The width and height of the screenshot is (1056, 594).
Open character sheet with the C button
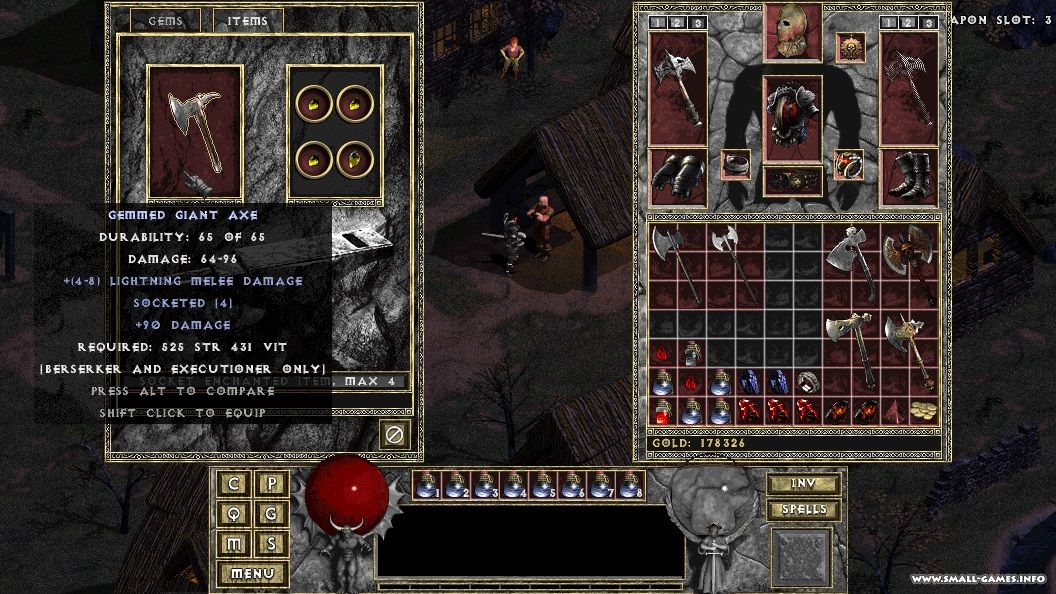click(234, 484)
